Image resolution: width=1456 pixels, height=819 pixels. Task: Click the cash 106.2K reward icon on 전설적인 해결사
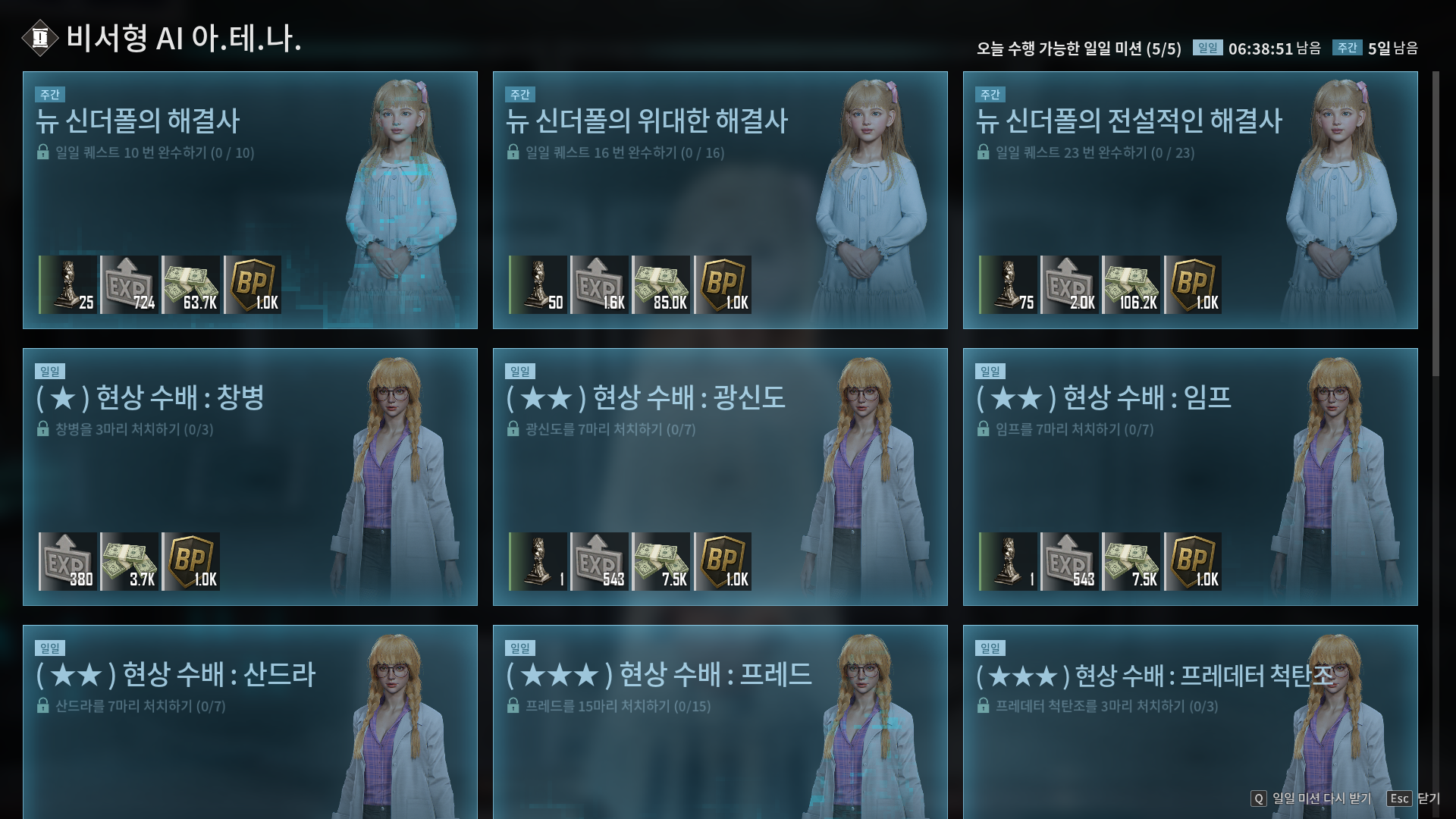1132,284
